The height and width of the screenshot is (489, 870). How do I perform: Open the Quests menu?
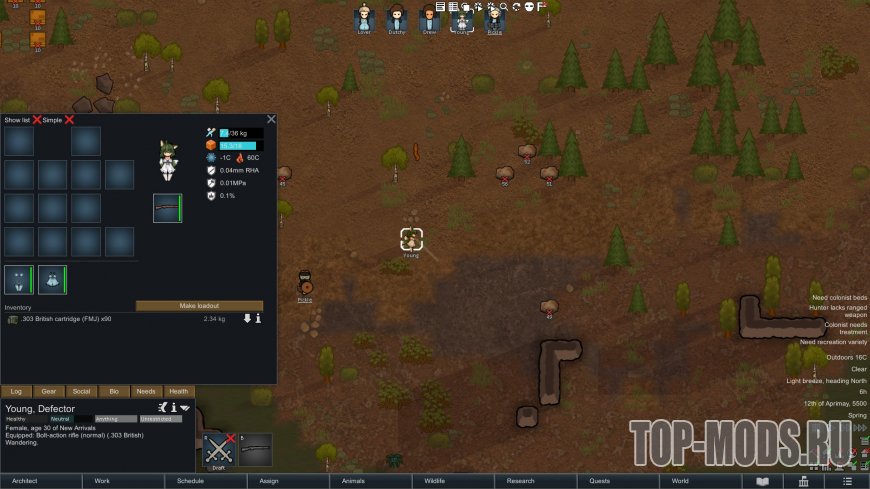600,481
